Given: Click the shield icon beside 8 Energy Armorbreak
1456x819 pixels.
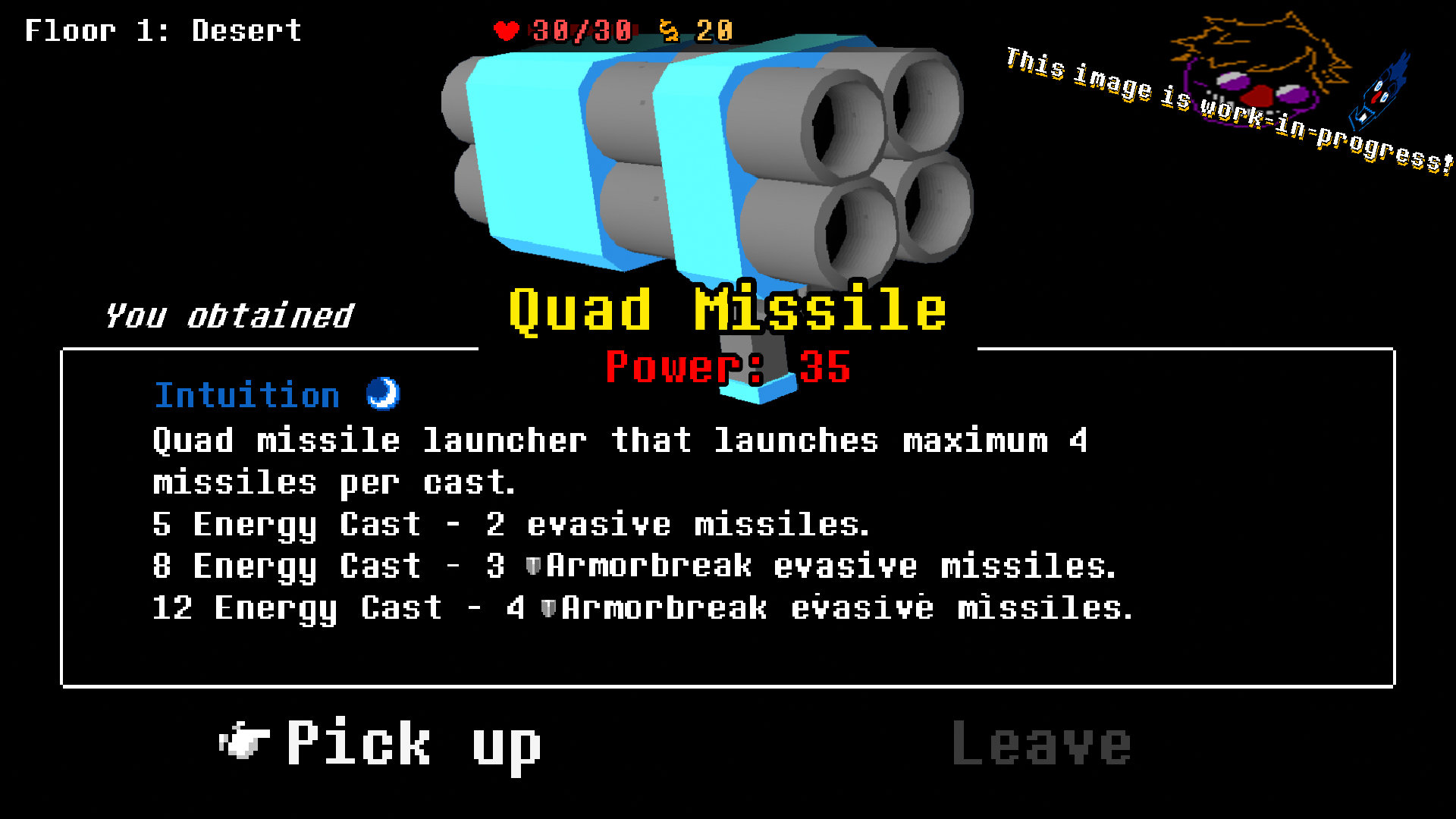Looking at the screenshot, I should pos(535,565).
